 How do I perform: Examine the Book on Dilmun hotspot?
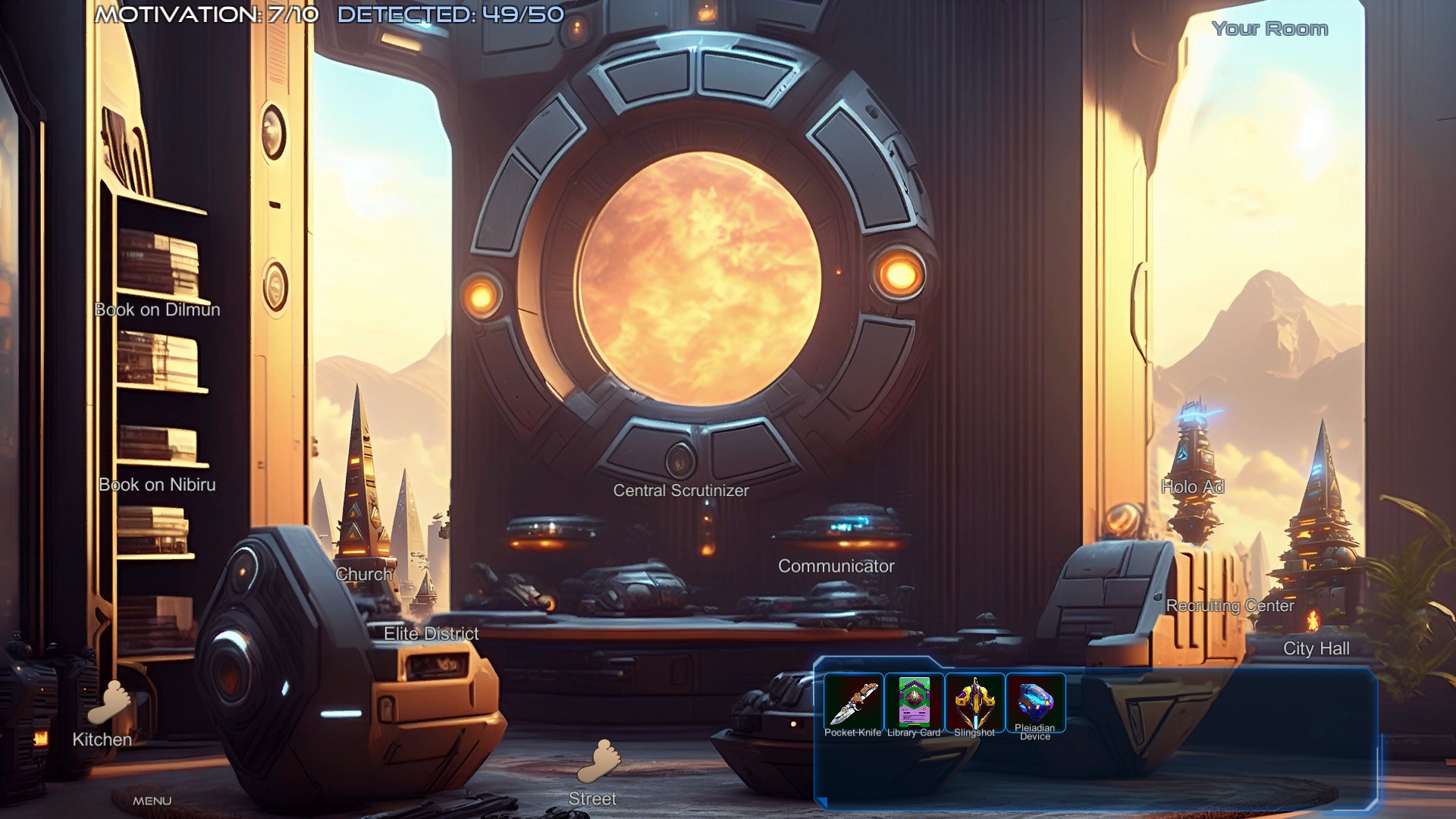pos(157,309)
